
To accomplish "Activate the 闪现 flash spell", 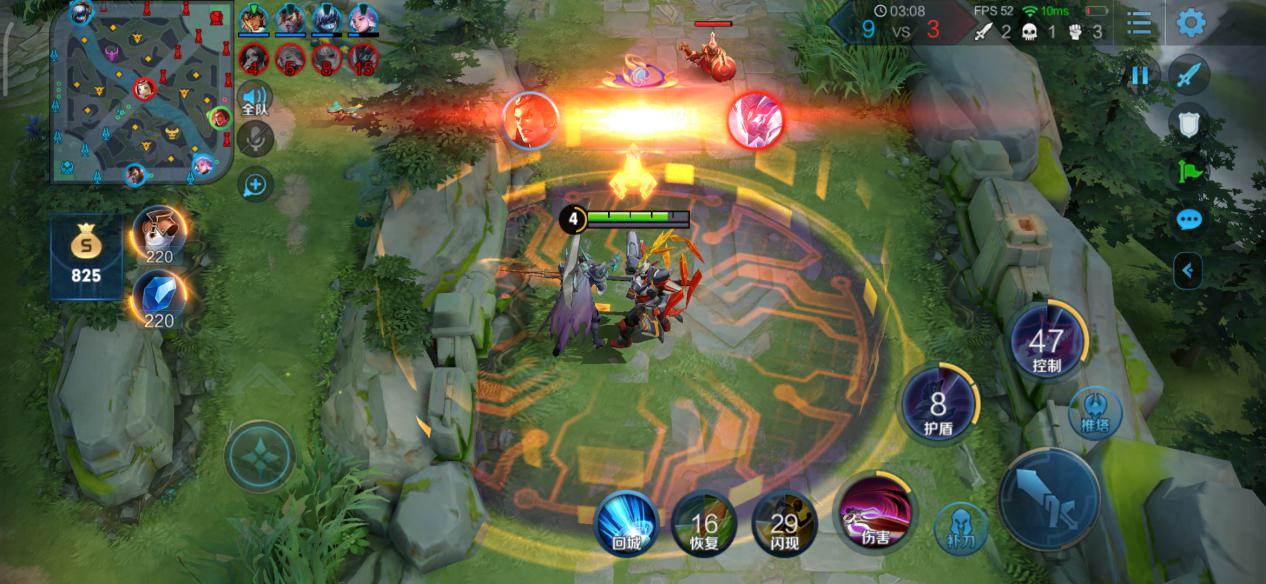I will click(784, 522).
